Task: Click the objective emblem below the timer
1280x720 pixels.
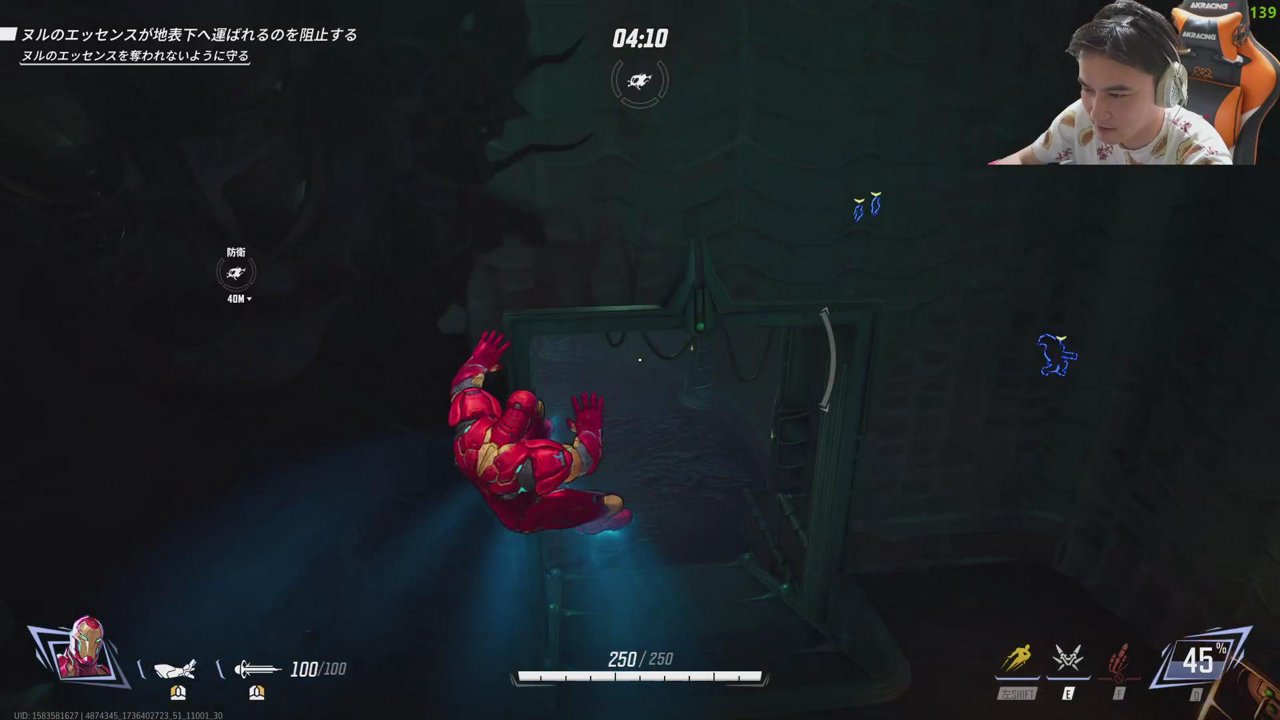Action: coord(639,82)
